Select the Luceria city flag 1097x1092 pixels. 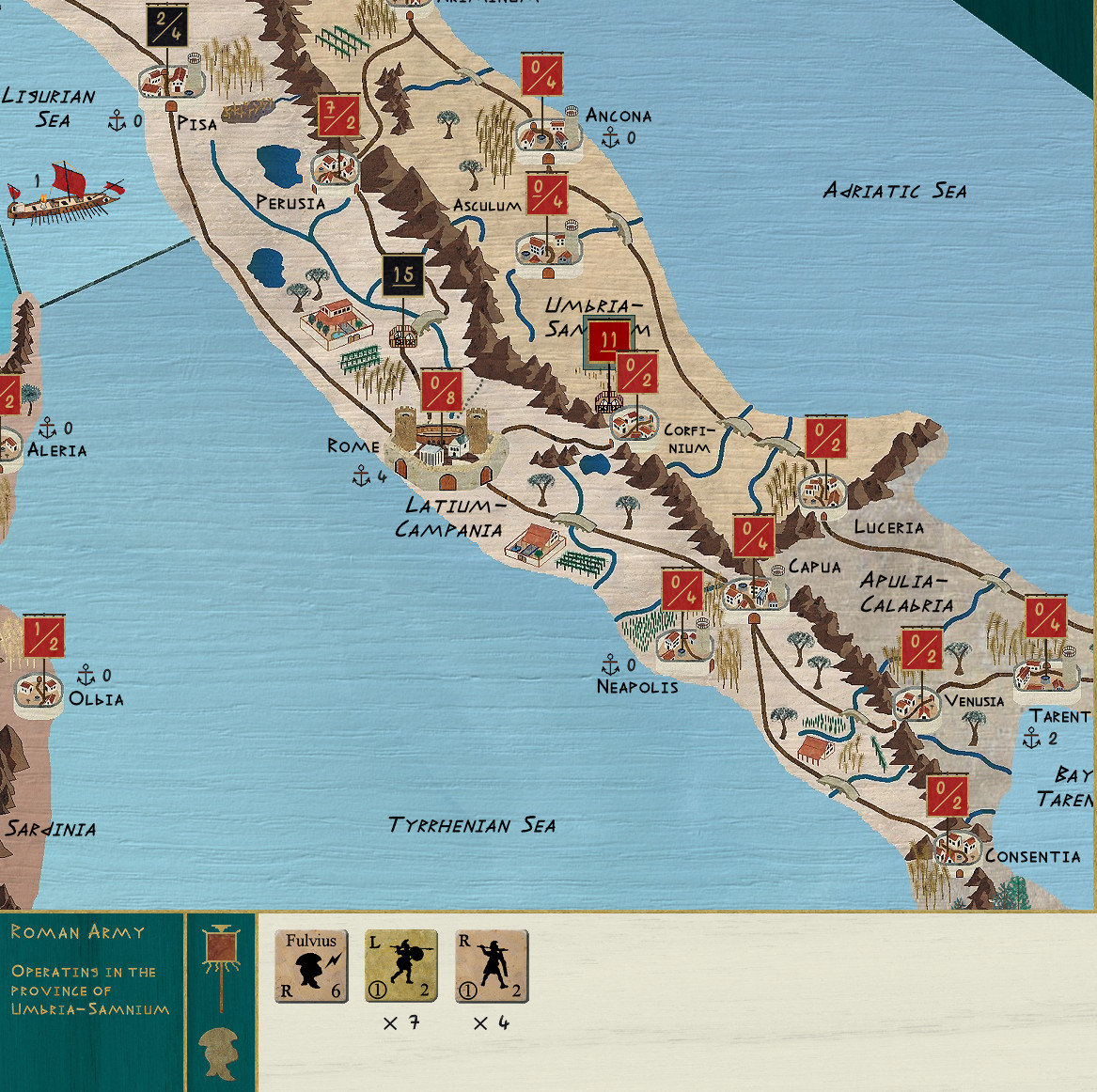click(x=826, y=437)
